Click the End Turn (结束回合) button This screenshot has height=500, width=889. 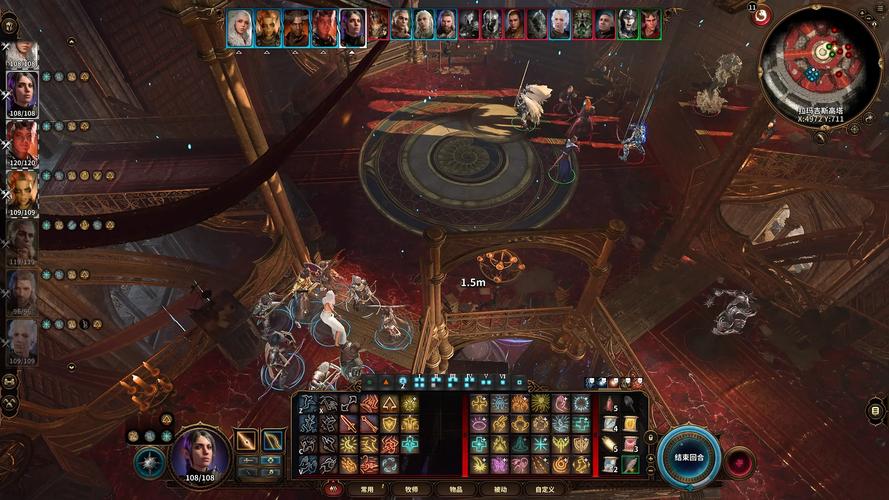[x=690, y=456]
